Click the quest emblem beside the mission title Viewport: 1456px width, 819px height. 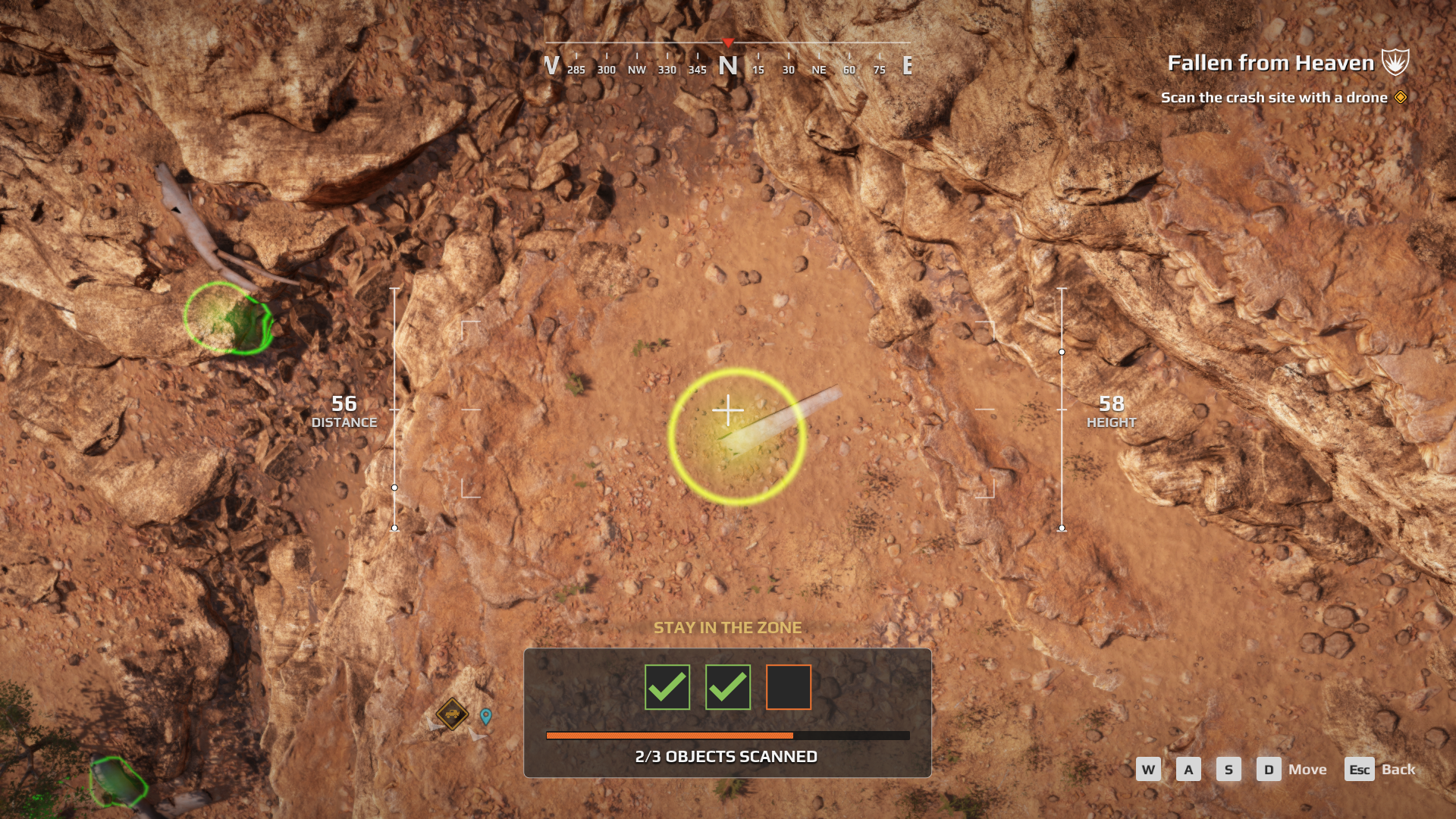pyautogui.click(x=1395, y=62)
